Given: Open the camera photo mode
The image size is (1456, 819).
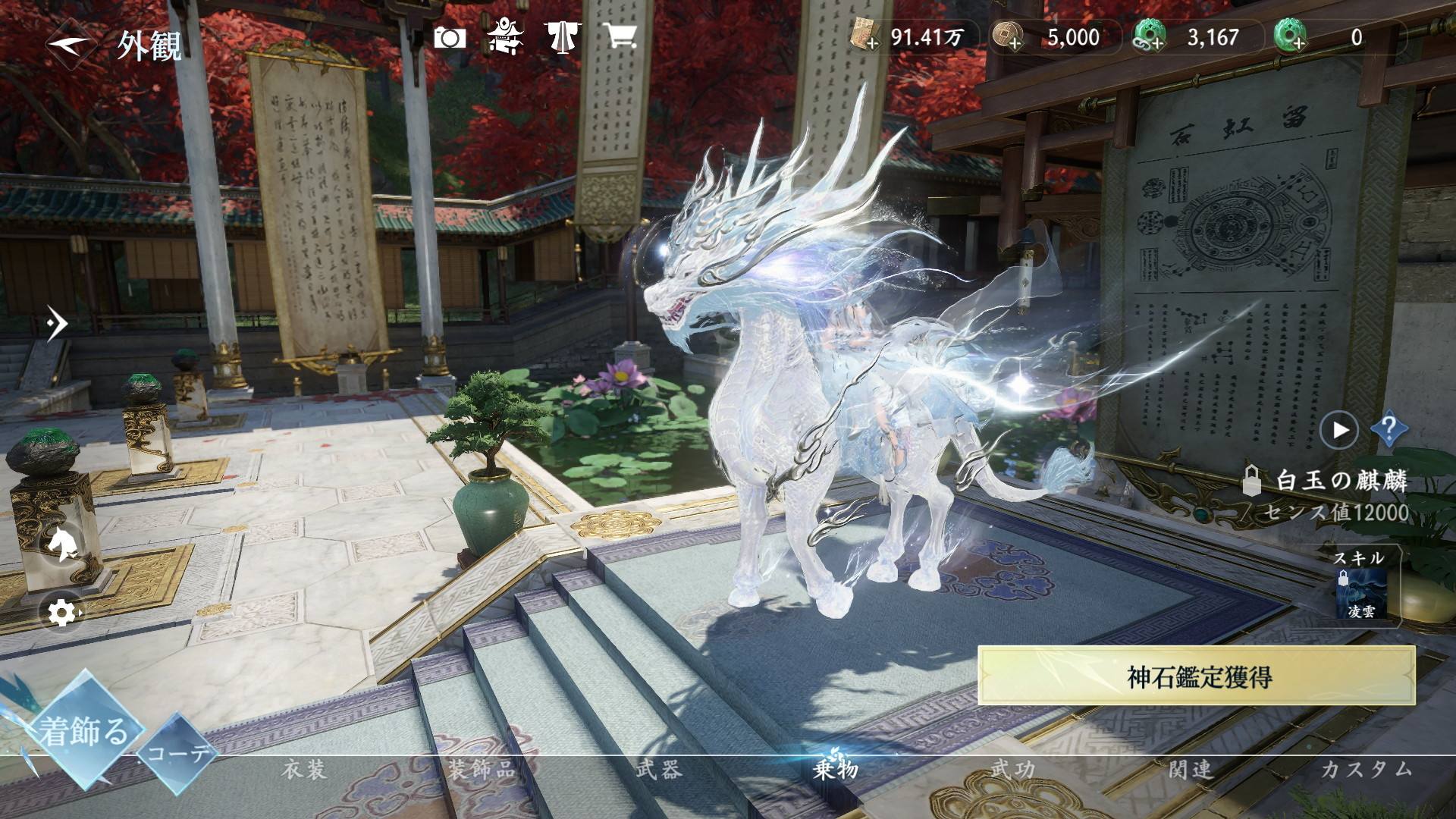Looking at the screenshot, I should click(x=450, y=37).
